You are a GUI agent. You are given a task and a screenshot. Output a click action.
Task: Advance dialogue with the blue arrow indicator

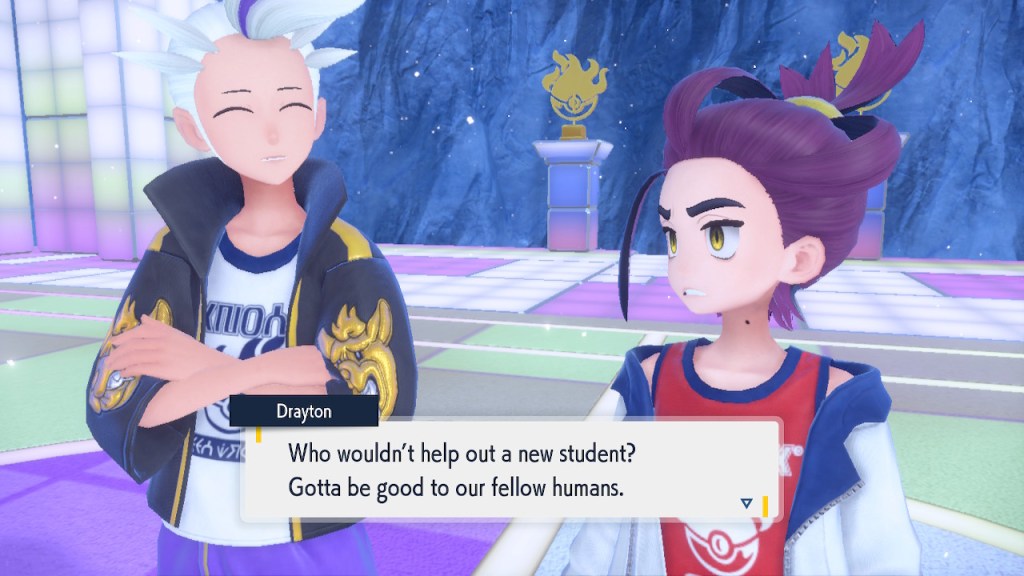click(x=746, y=503)
